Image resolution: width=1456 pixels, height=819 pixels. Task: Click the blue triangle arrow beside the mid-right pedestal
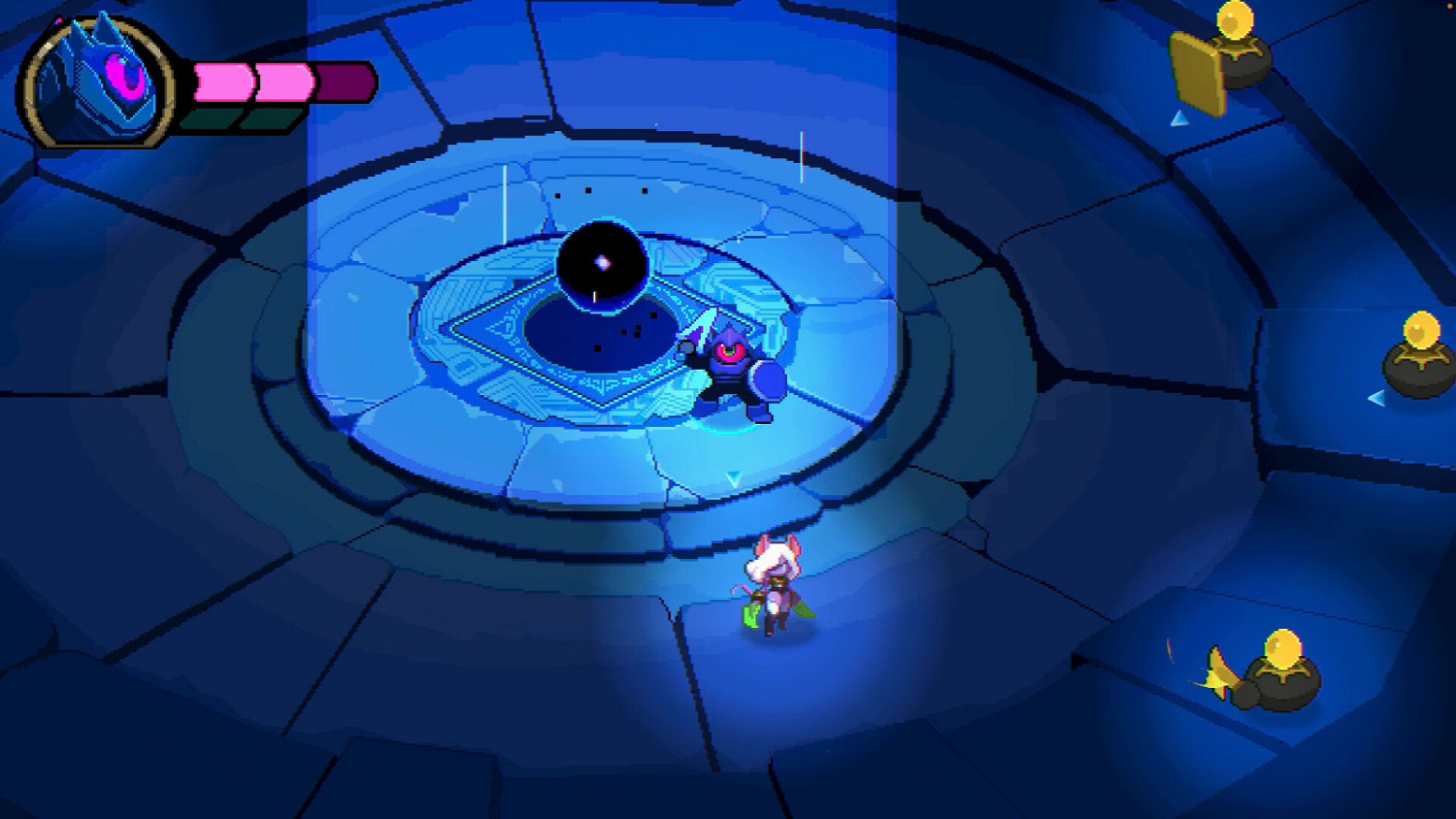(x=1376, y=397)
